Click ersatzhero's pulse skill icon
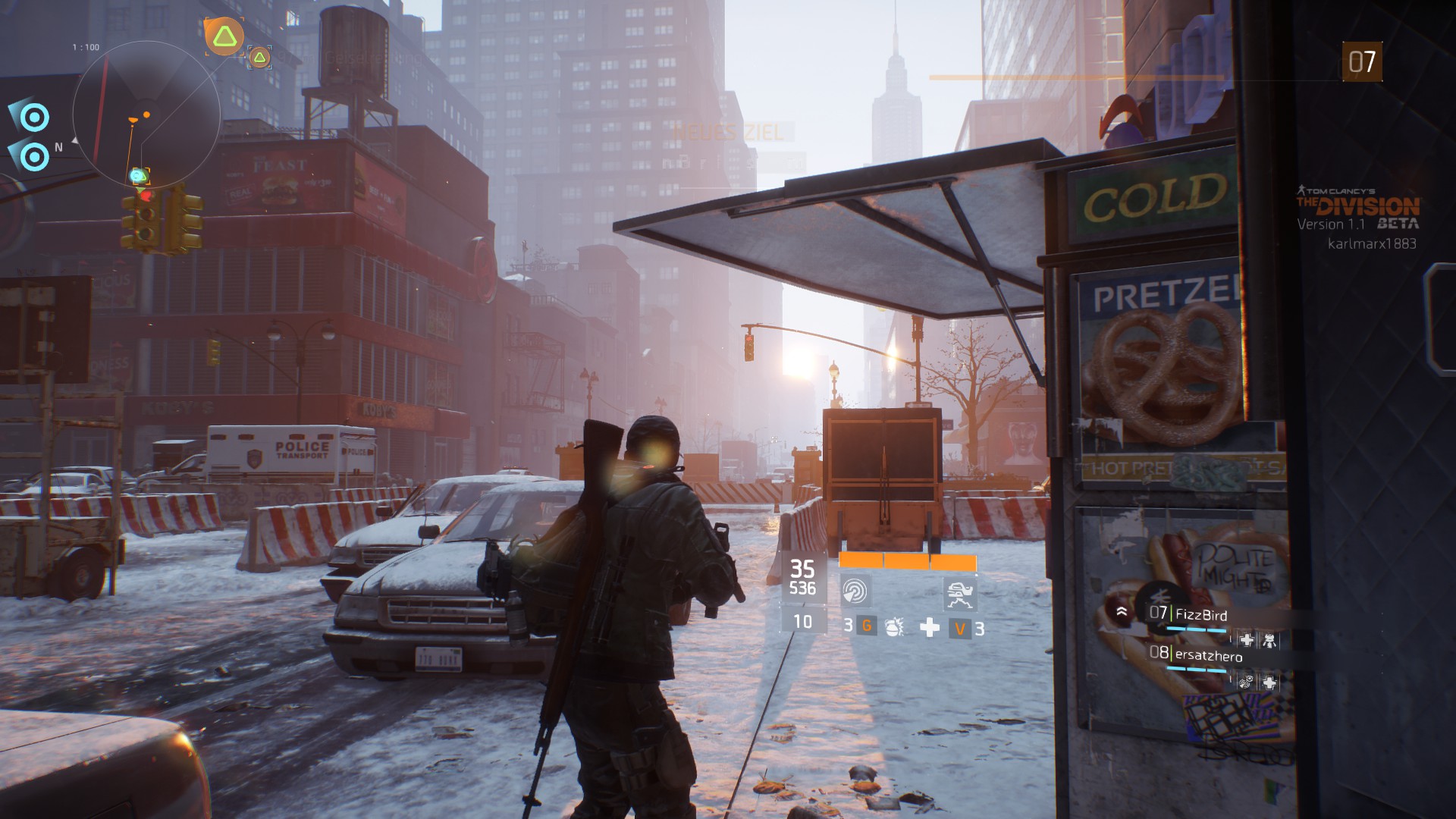1456x819 pixels. [x=1245, y=682]
